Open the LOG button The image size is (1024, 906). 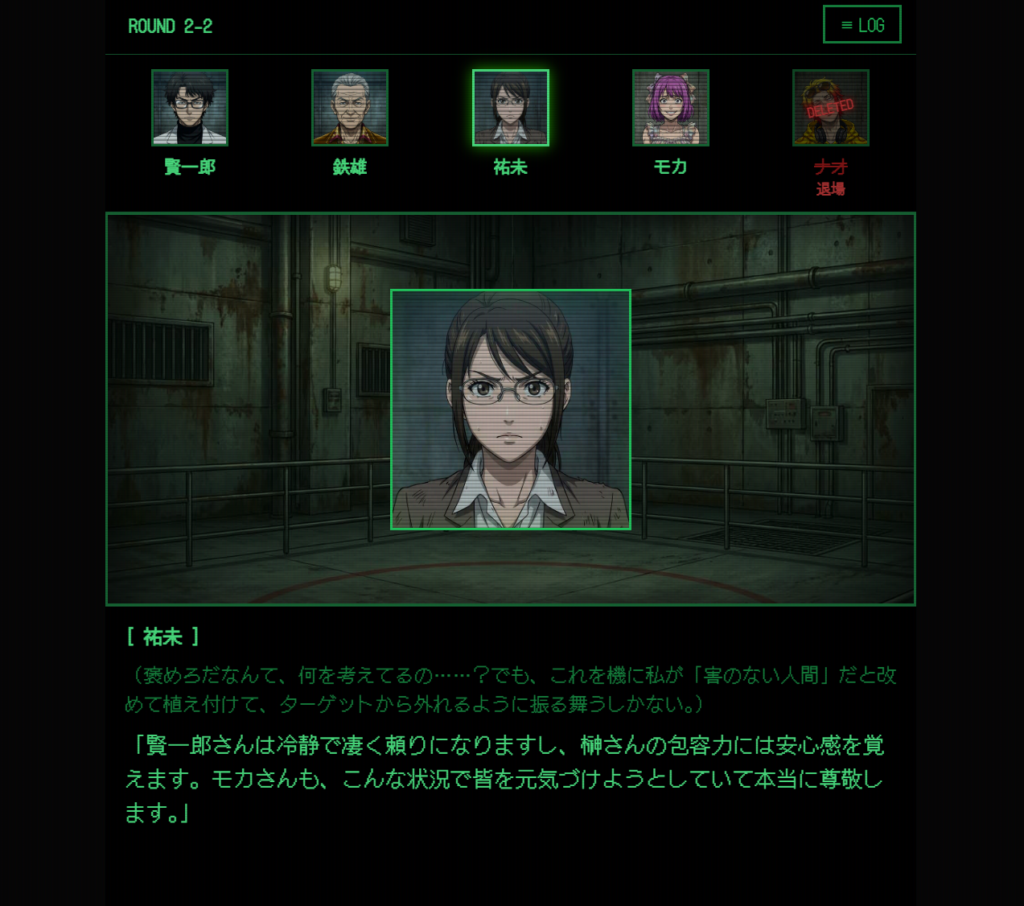tap(861, 25)
